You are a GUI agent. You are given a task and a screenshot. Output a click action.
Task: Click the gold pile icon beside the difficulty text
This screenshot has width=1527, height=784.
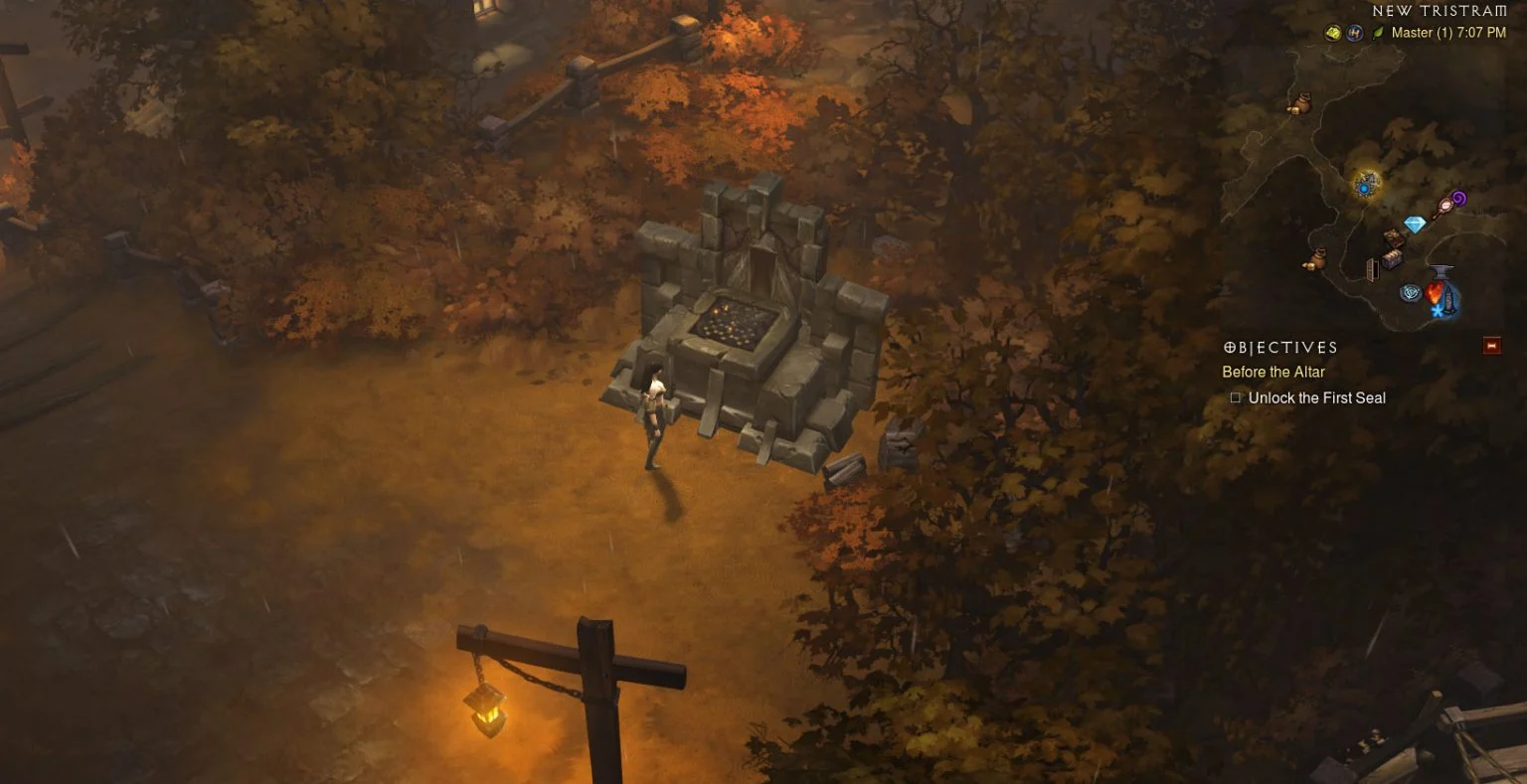(x=1331, y=32)
